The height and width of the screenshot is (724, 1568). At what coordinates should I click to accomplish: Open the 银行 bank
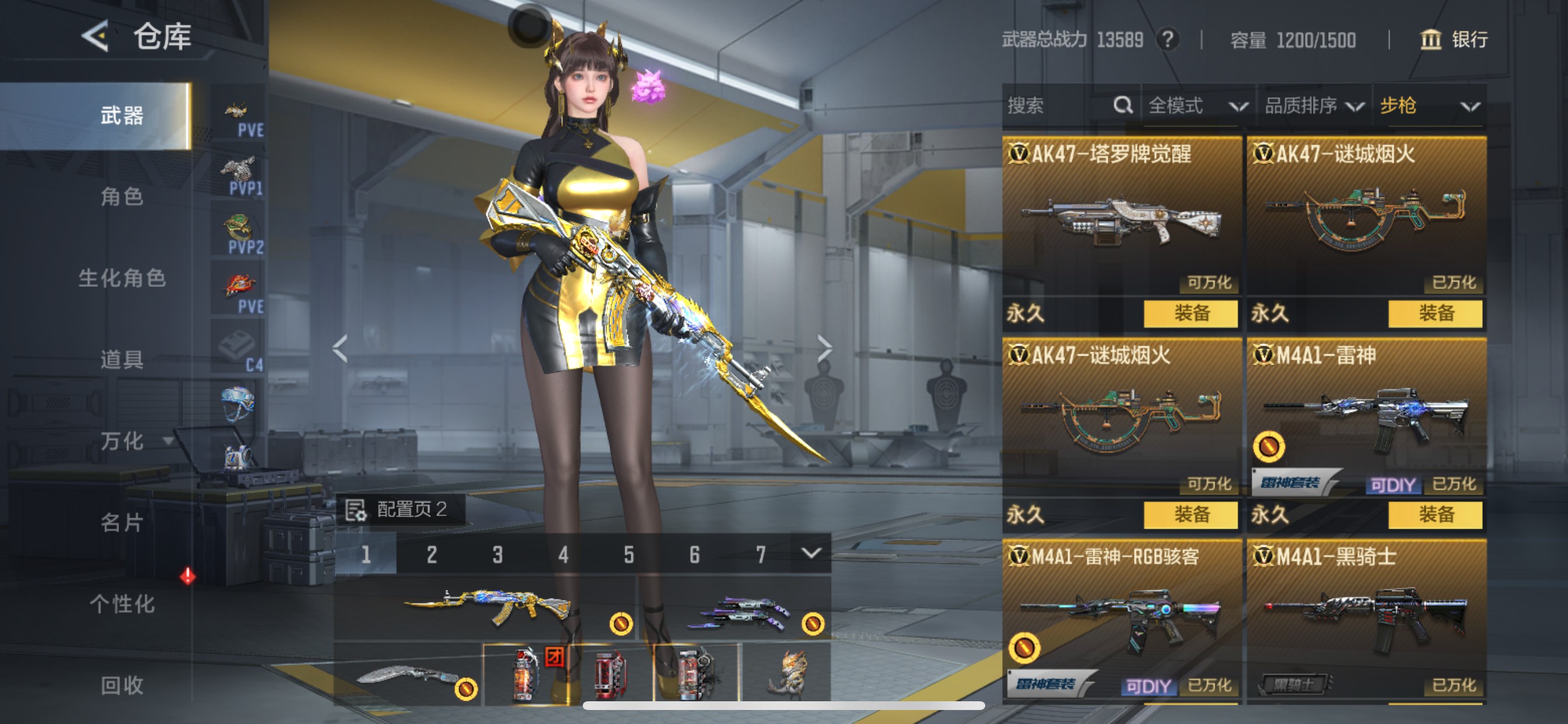1454,40
